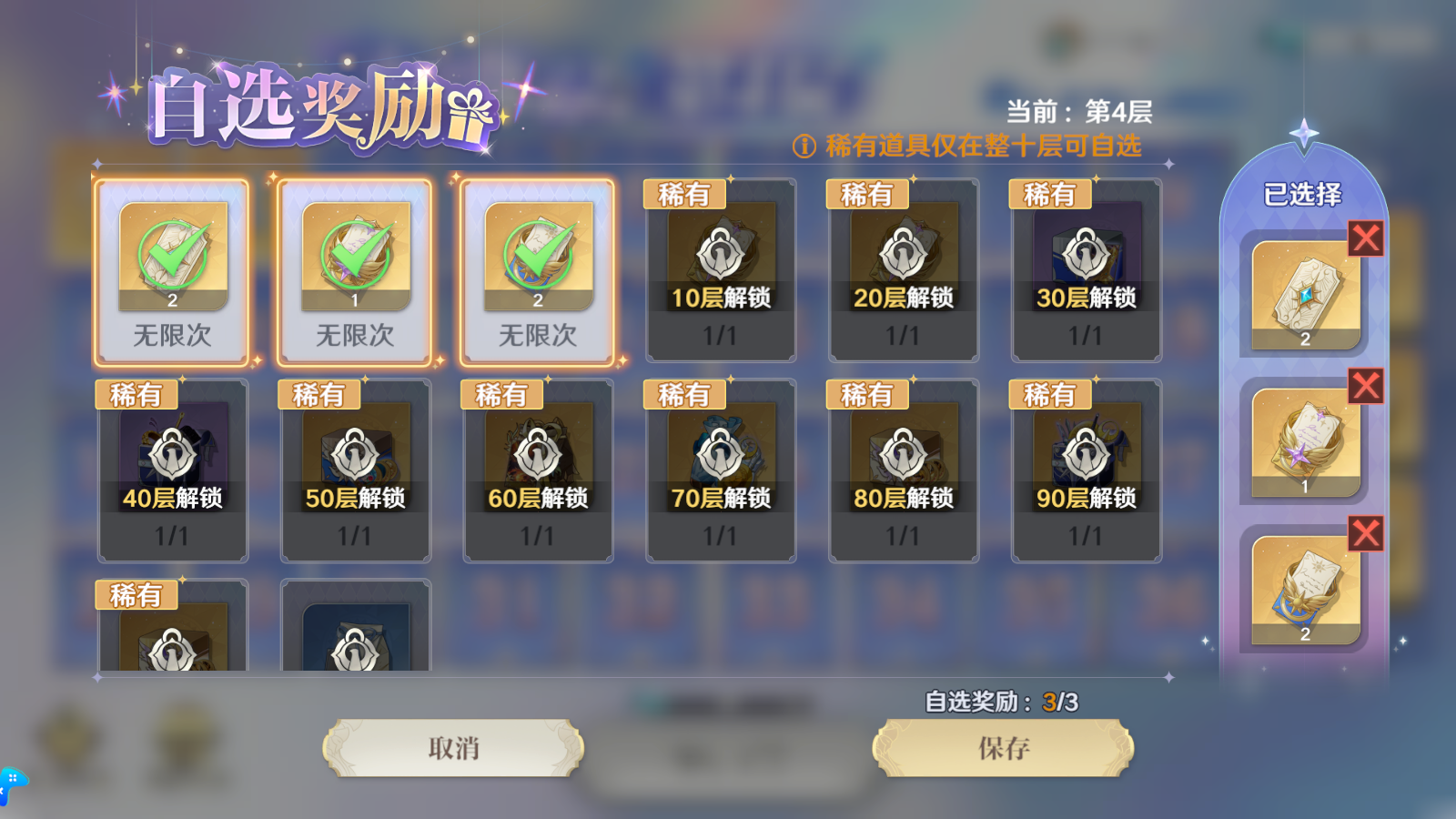Remove the top selected reward via red X
1456x819 pixels.
click(1364, 238)
